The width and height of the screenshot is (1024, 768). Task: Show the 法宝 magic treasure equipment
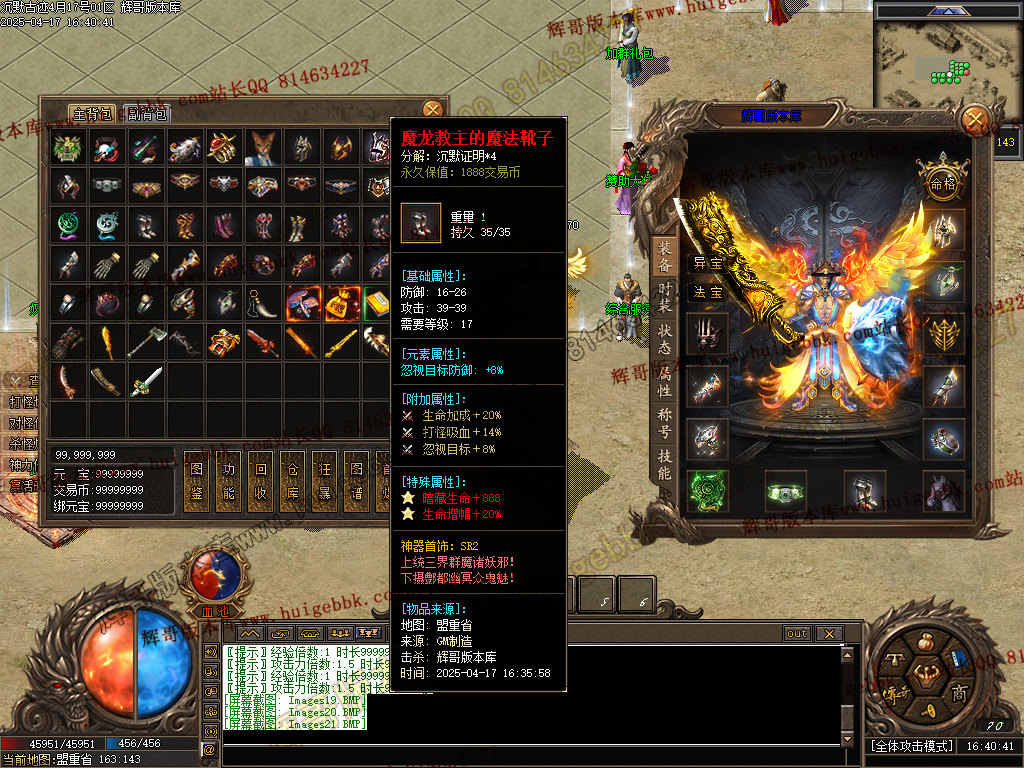point(708,292)
